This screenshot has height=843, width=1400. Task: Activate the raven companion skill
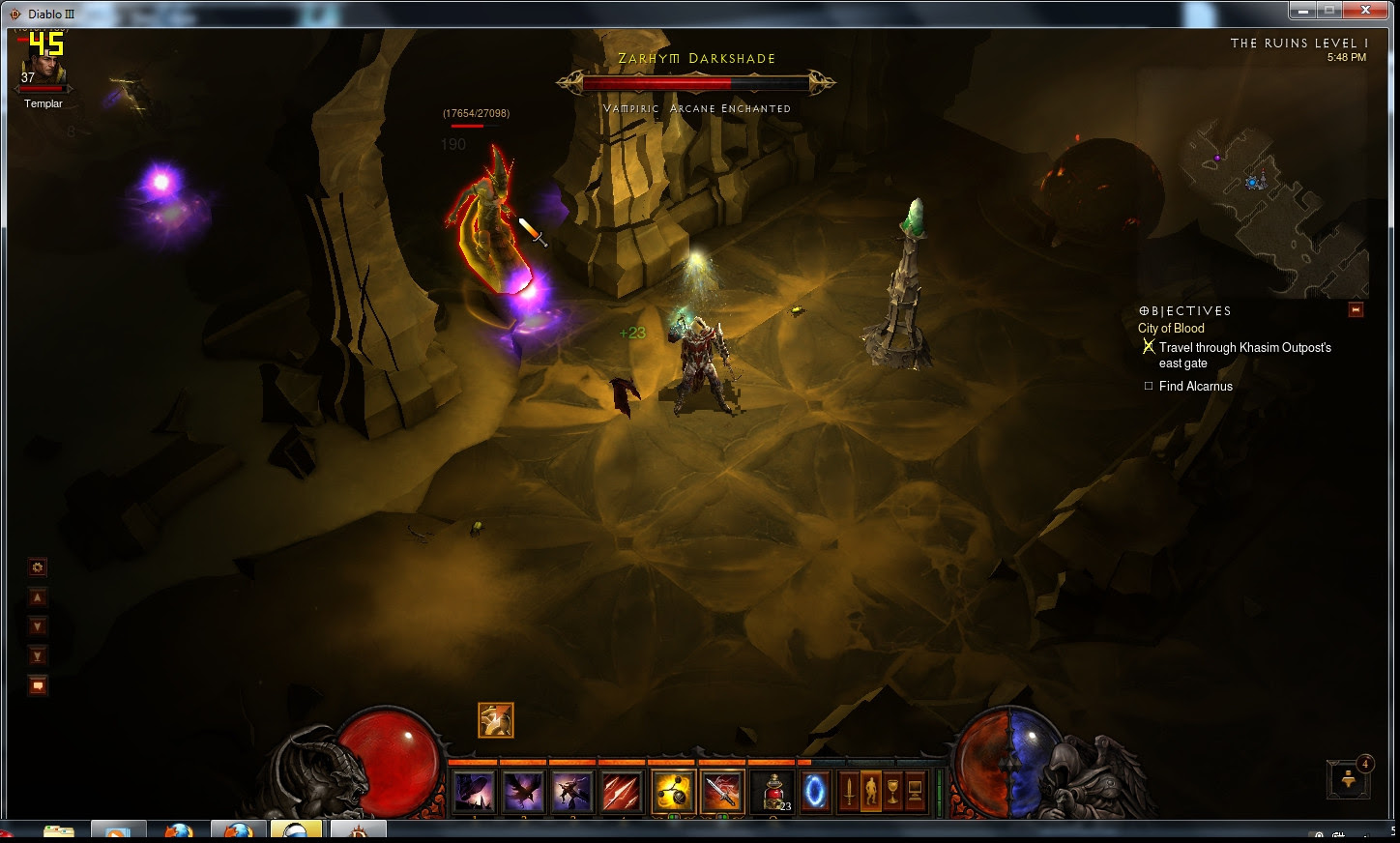click(523, 792)
